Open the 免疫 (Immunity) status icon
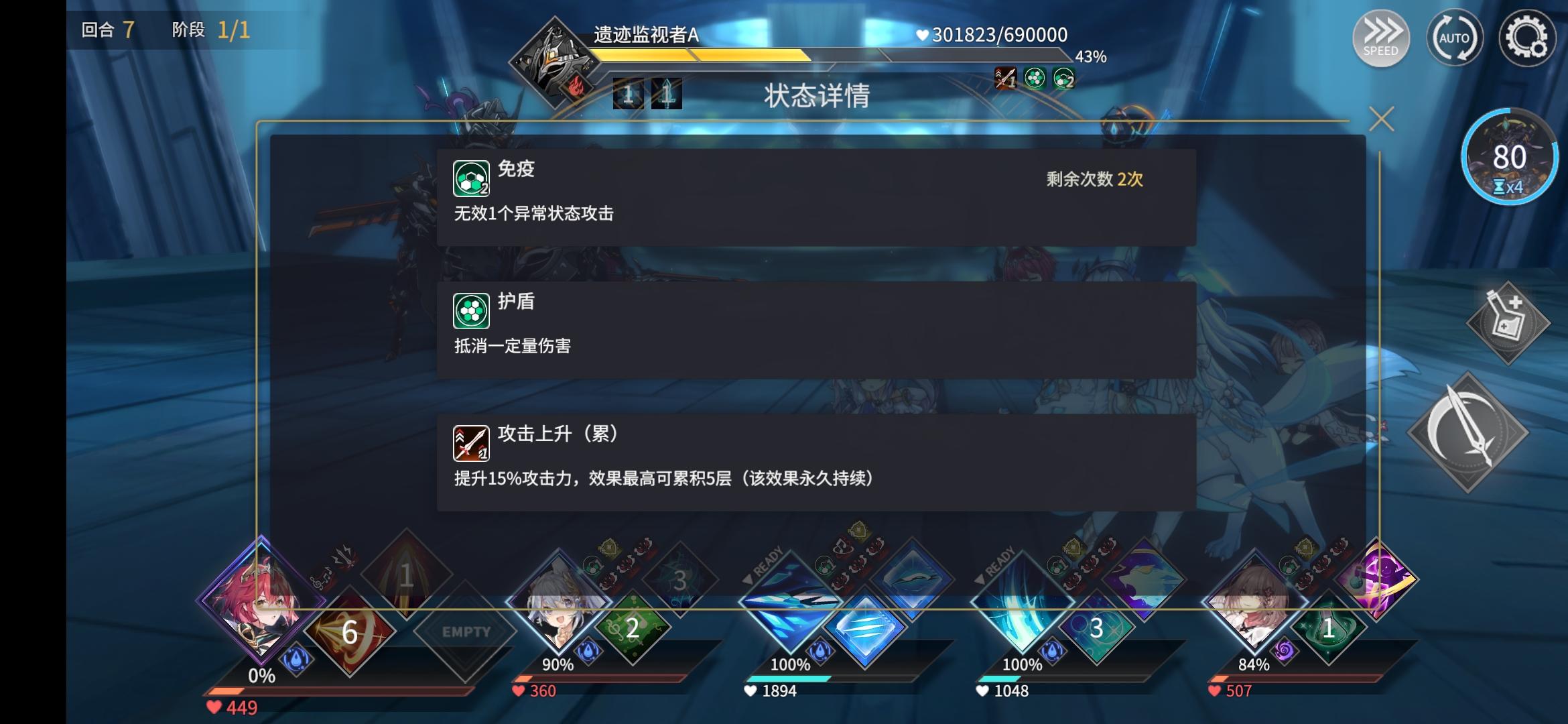1568x724 pixels. click(470, 176)
